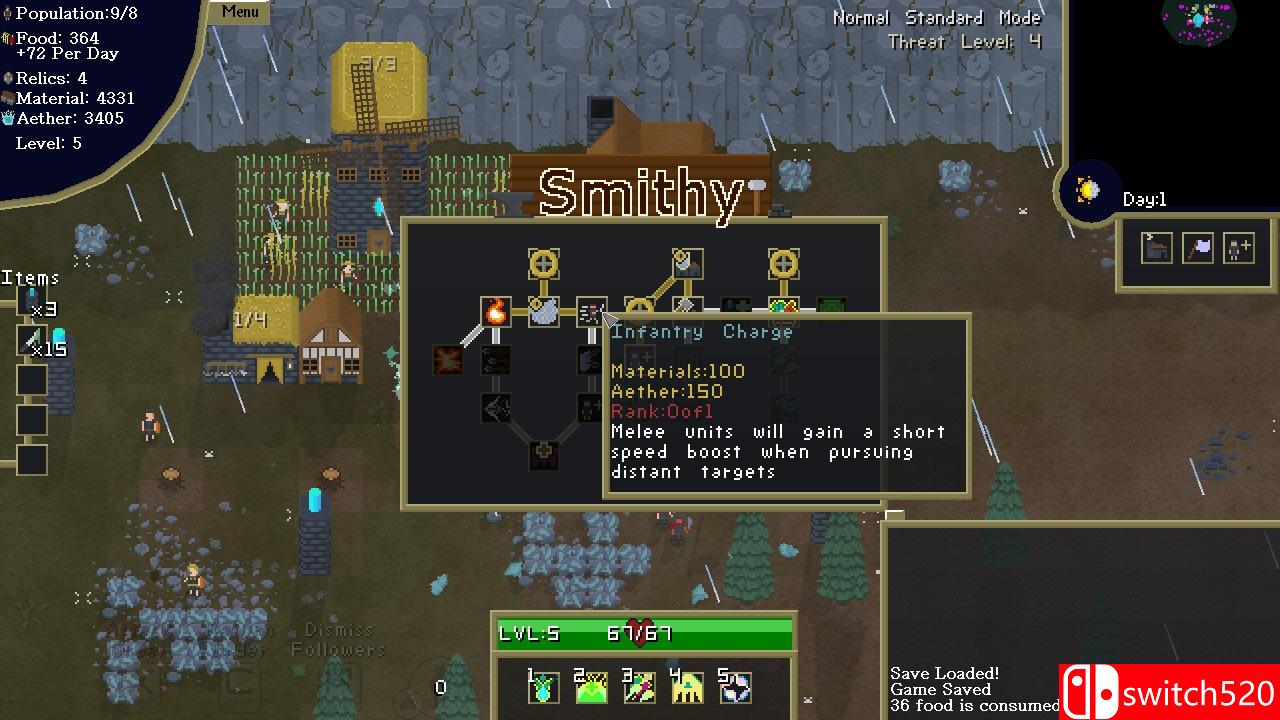Choose the Infantry Charge upgrade node
Screen dimensions: 1280x720
[591, 312]
